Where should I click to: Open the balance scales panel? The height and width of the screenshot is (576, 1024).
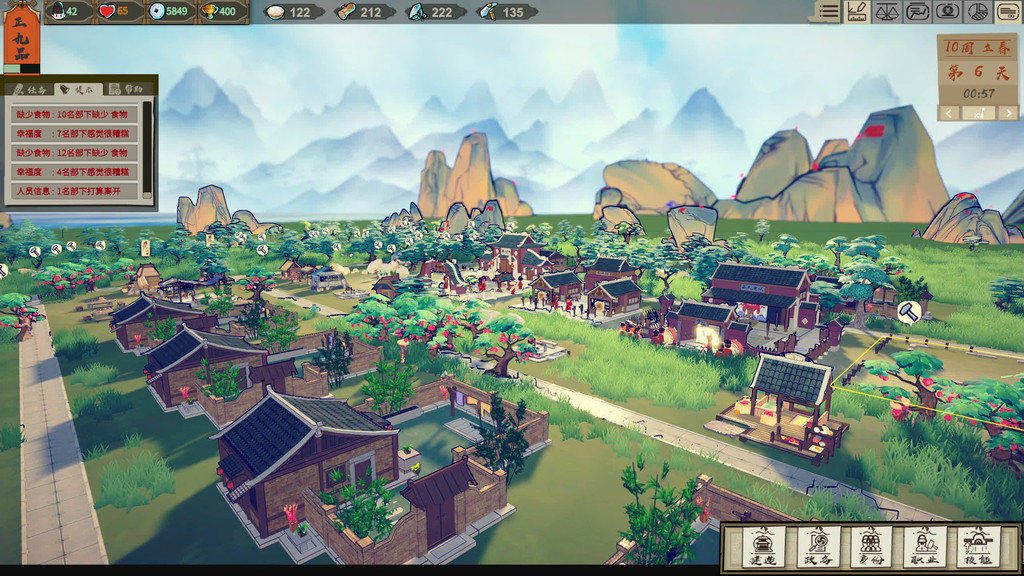coord(887,12)
